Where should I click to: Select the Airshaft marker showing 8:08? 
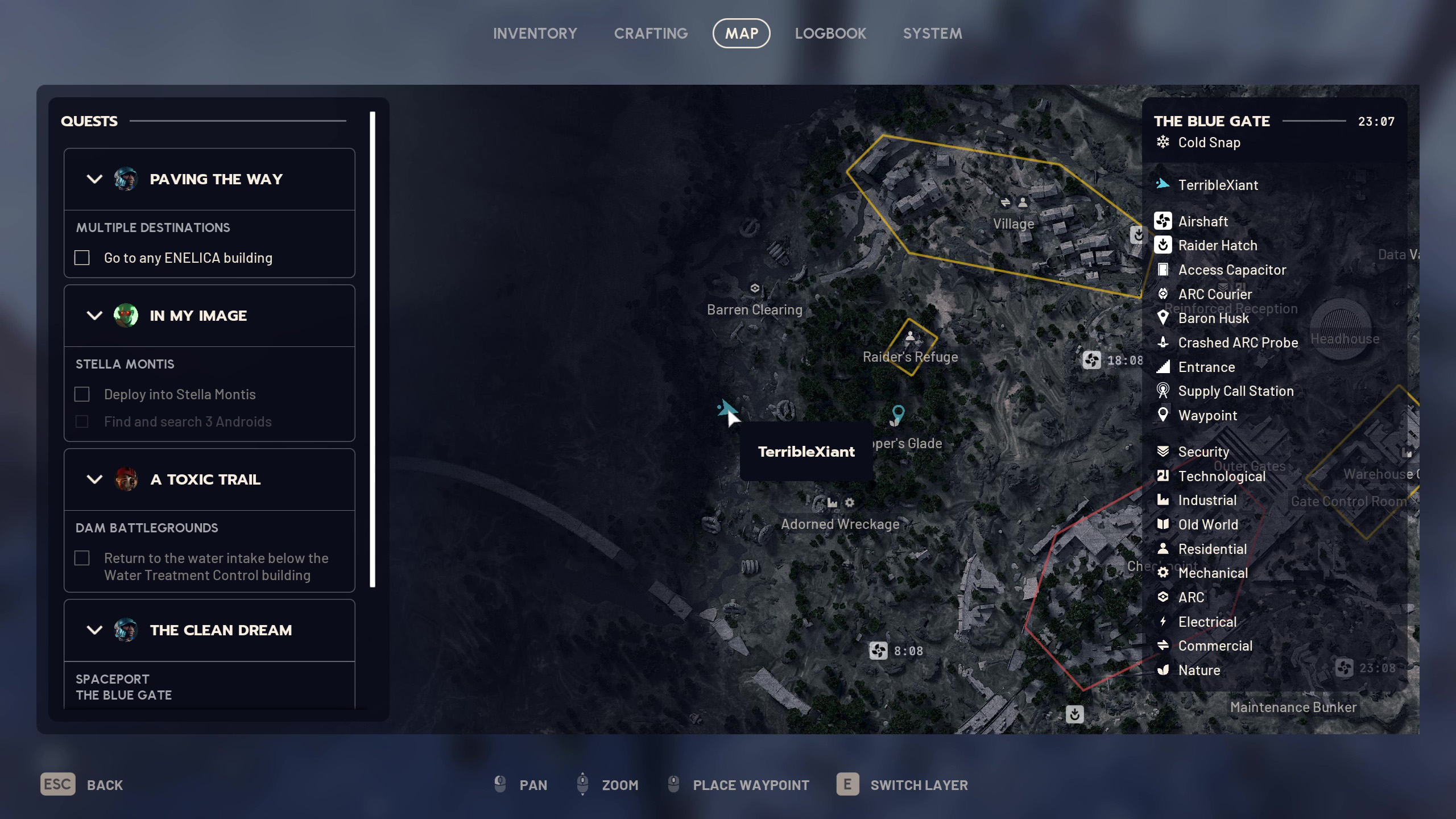[878, 651]
